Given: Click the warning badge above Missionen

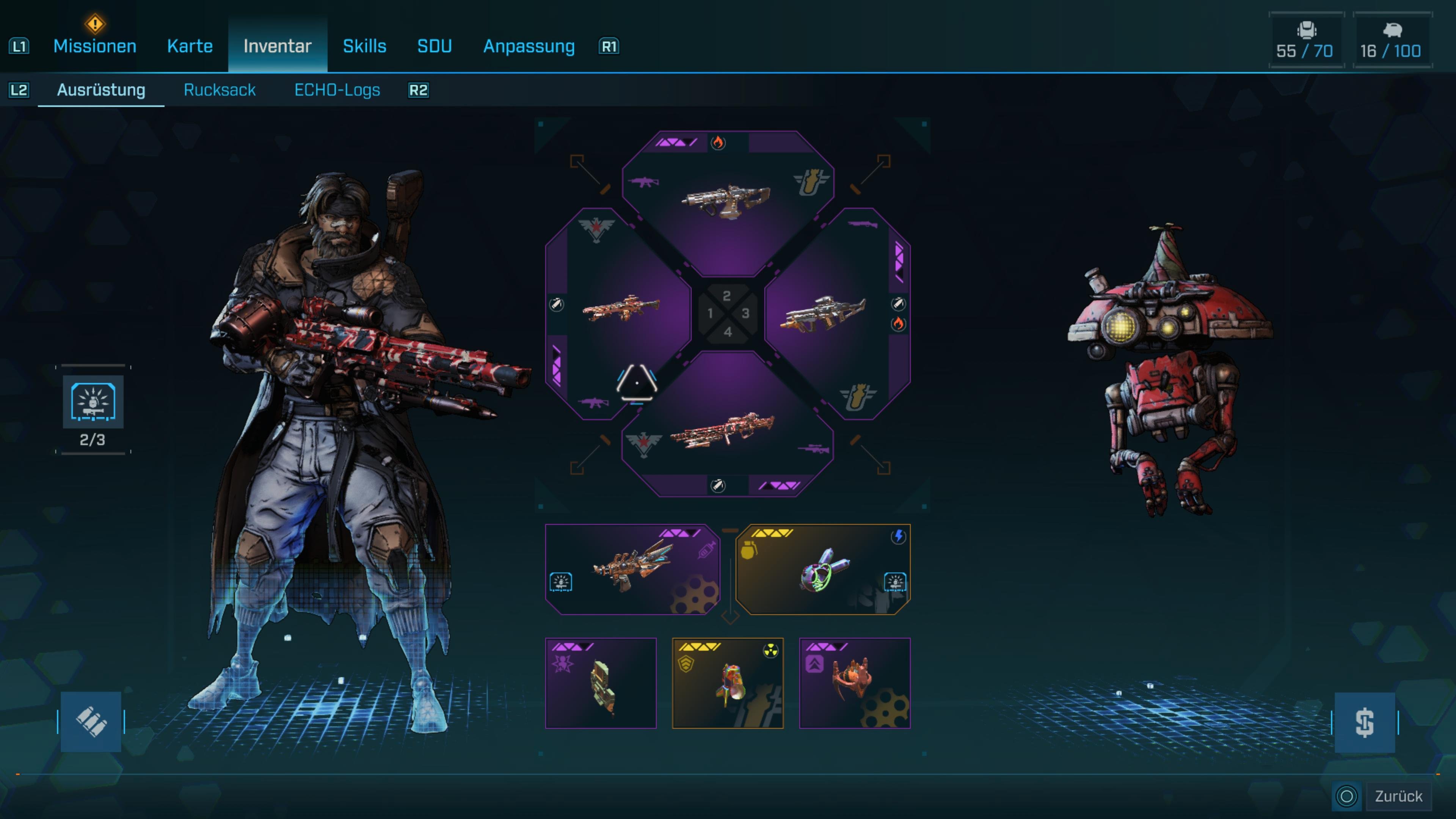Looking at the screenshot, I should click(x=95, y=24).
